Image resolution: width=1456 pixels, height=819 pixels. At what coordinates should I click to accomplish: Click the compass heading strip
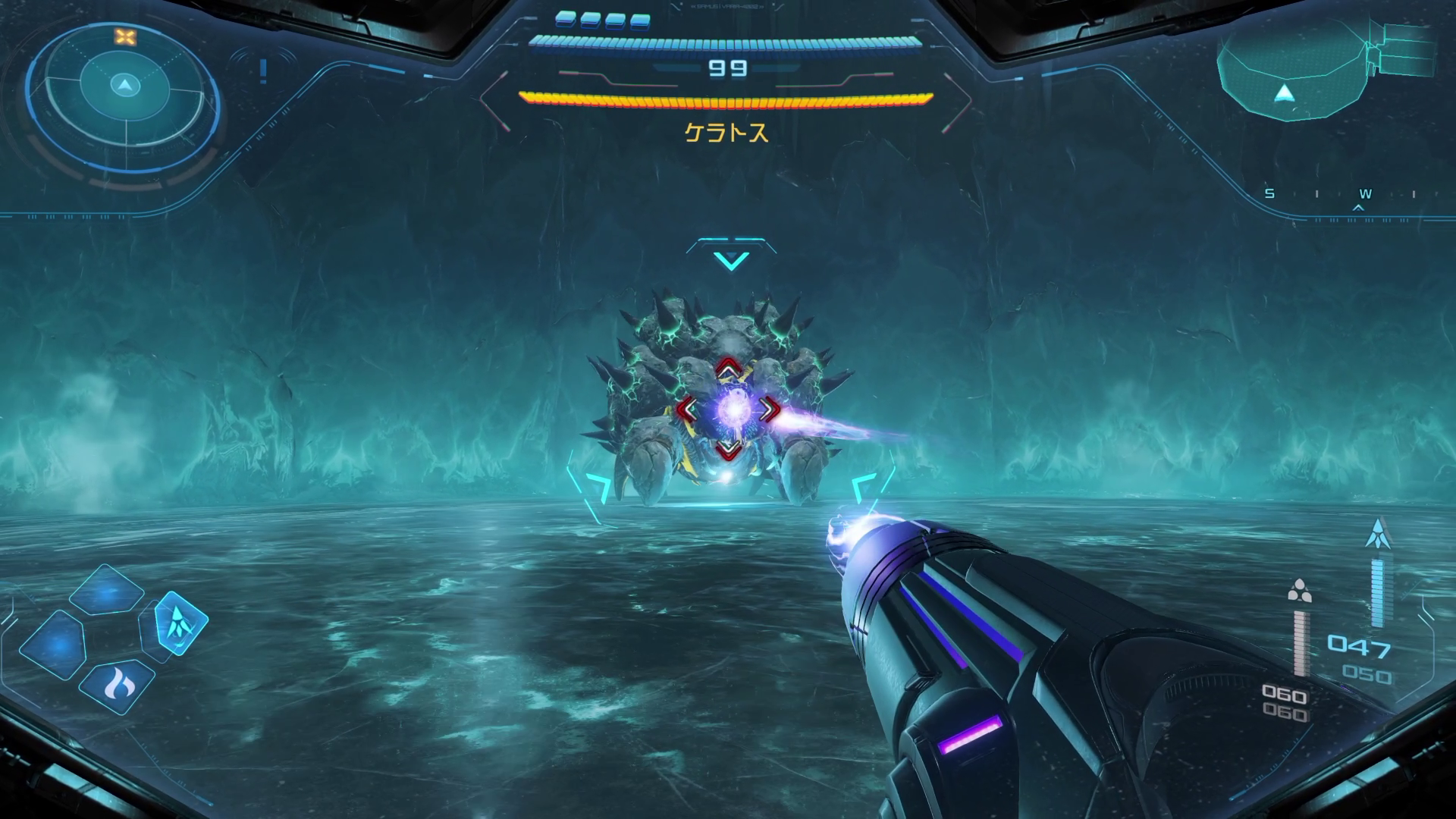coord(1341,196)
